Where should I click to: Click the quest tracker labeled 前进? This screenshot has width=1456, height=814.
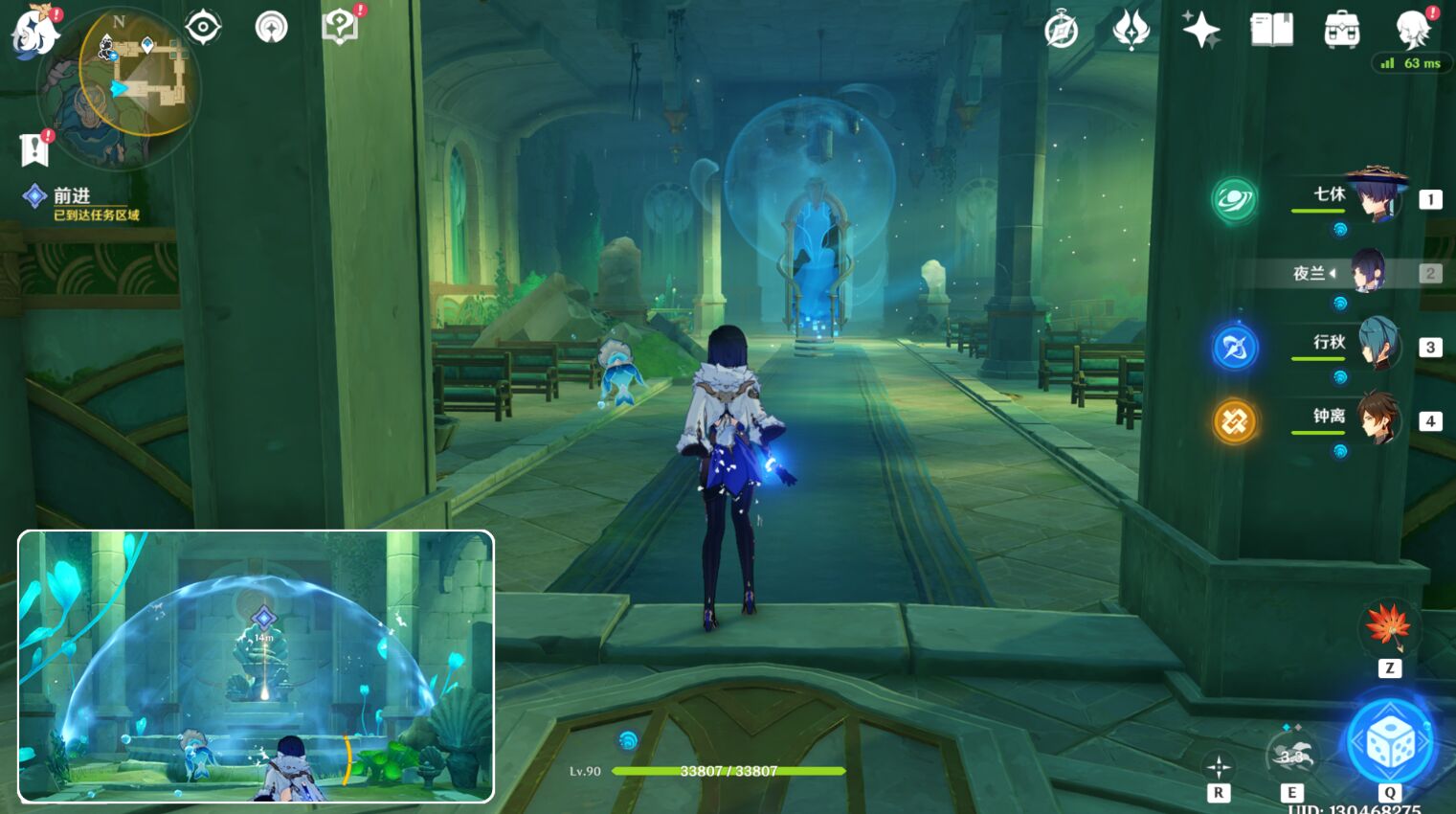pos(72,196)
